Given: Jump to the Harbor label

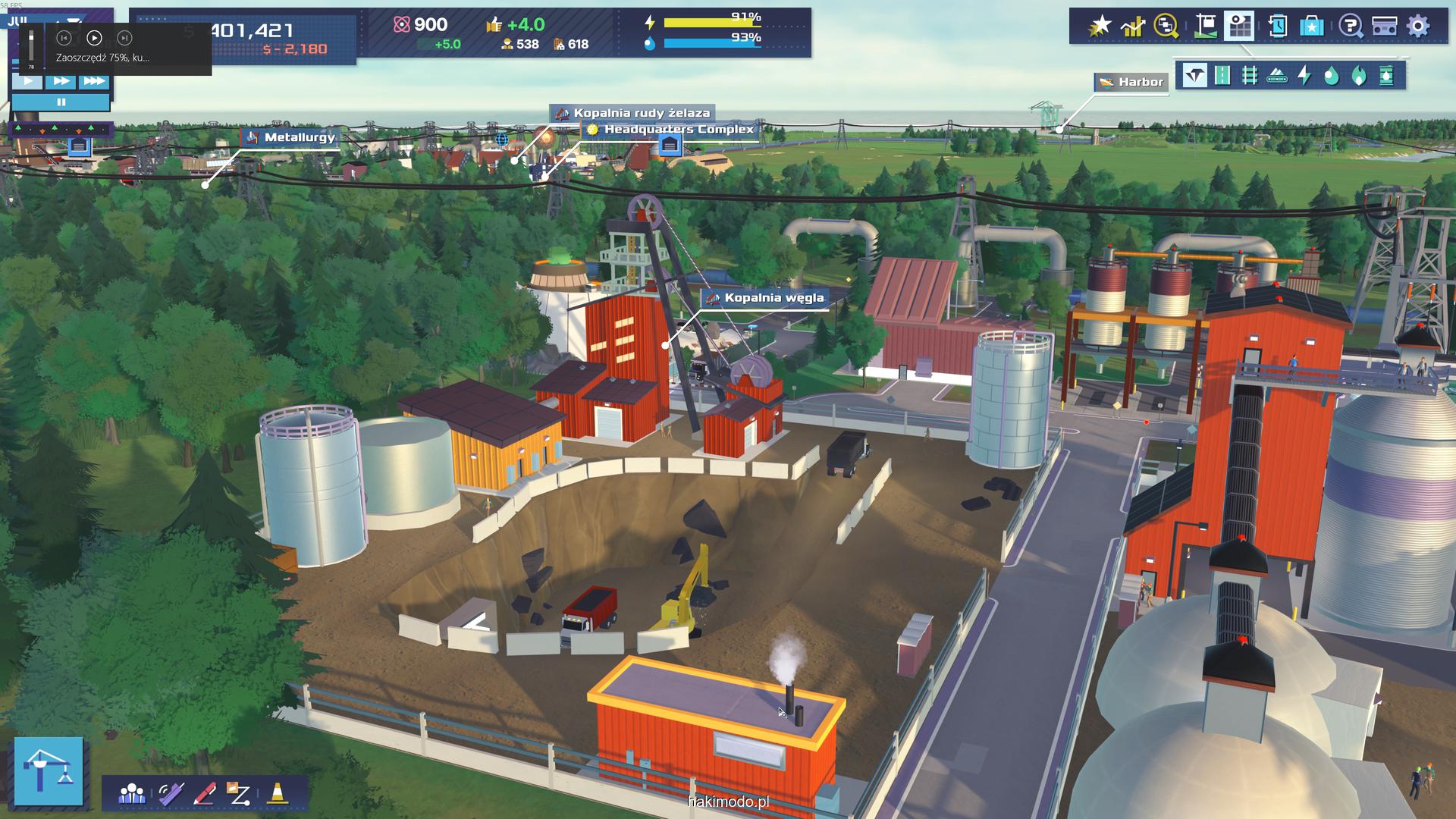Looking at the screenshot, I should tap(1131, 82).
